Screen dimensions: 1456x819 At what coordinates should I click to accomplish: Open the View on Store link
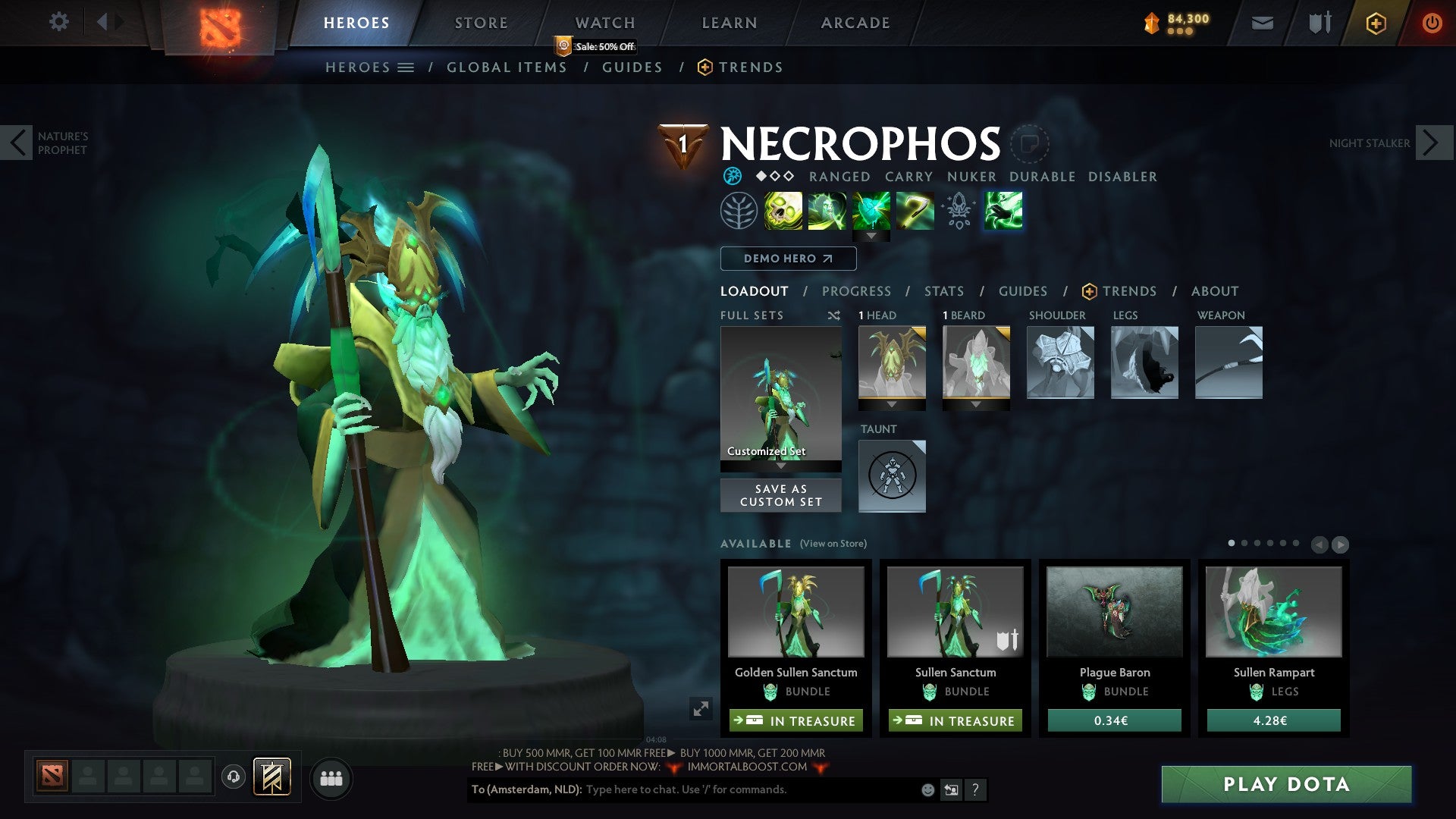[833, 544]
